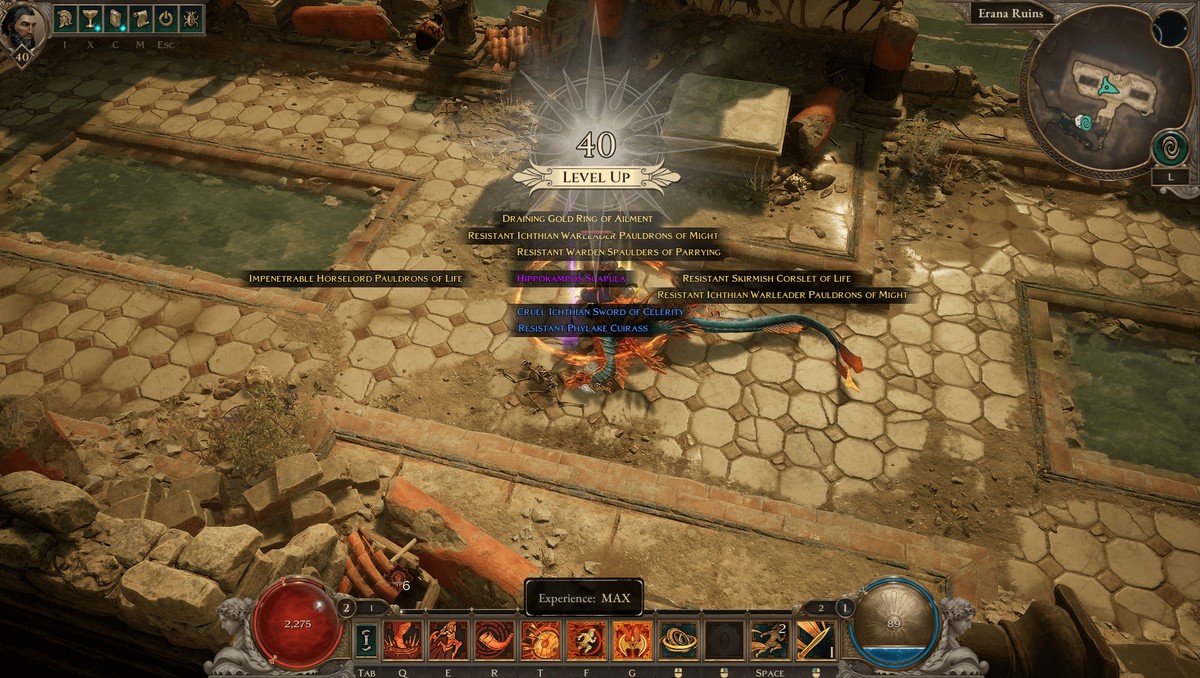Activate the spiral portal button by minimap

click(1169, 147)
